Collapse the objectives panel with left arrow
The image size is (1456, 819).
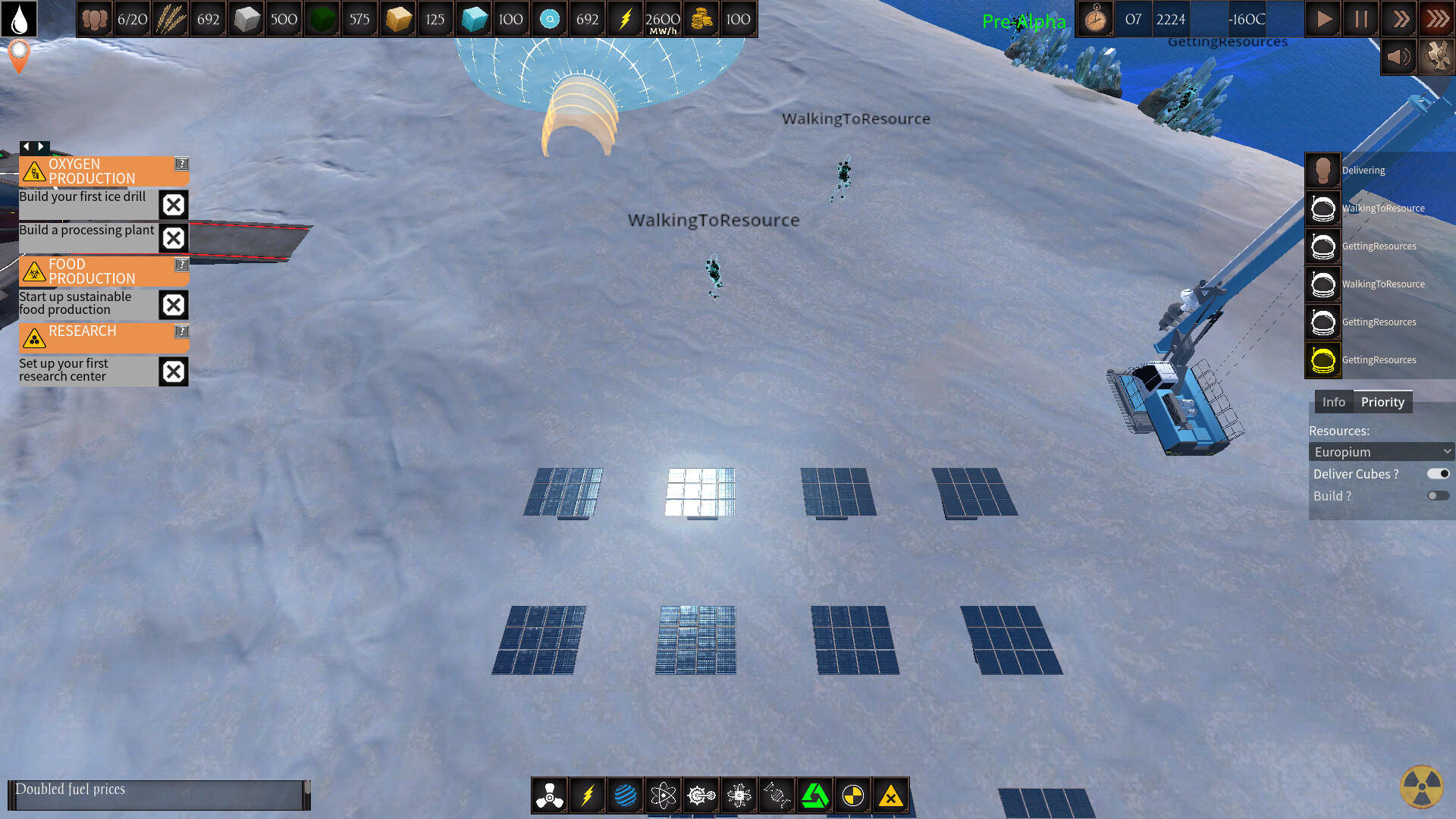27,146
